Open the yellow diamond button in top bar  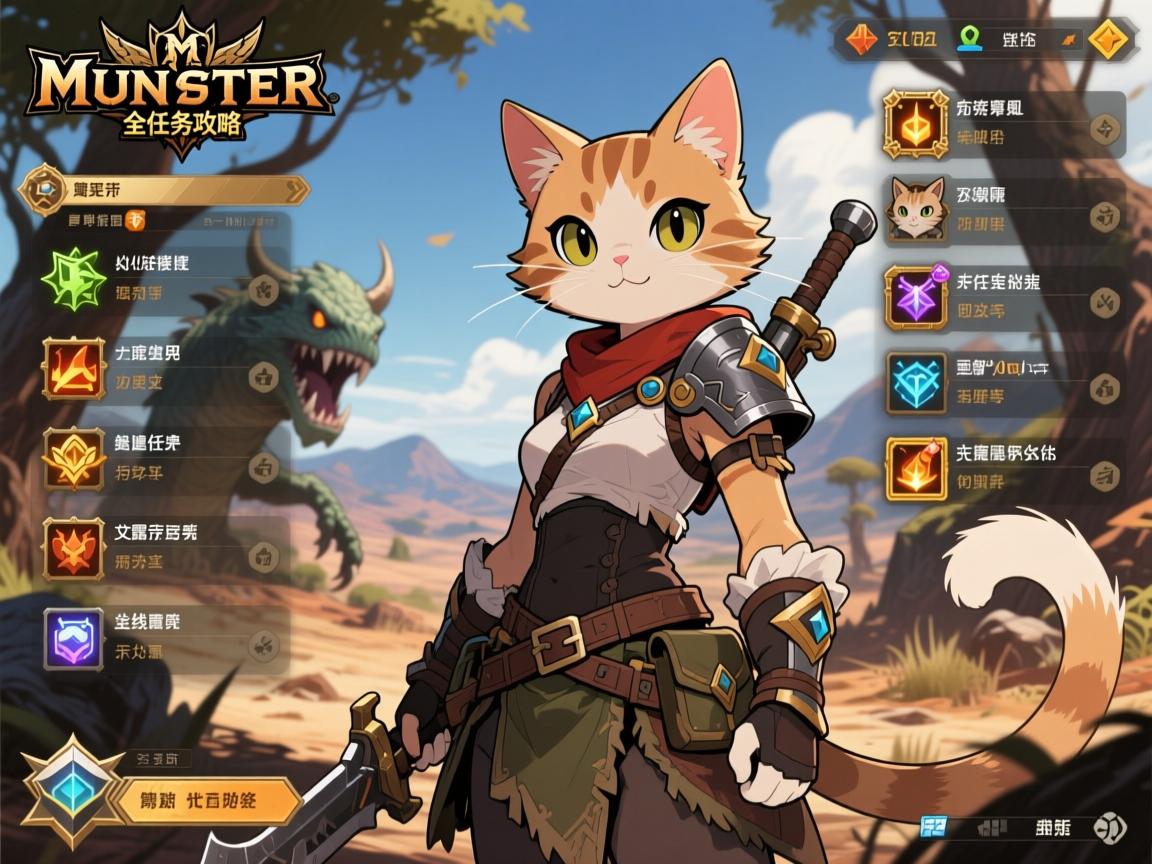1108,40
